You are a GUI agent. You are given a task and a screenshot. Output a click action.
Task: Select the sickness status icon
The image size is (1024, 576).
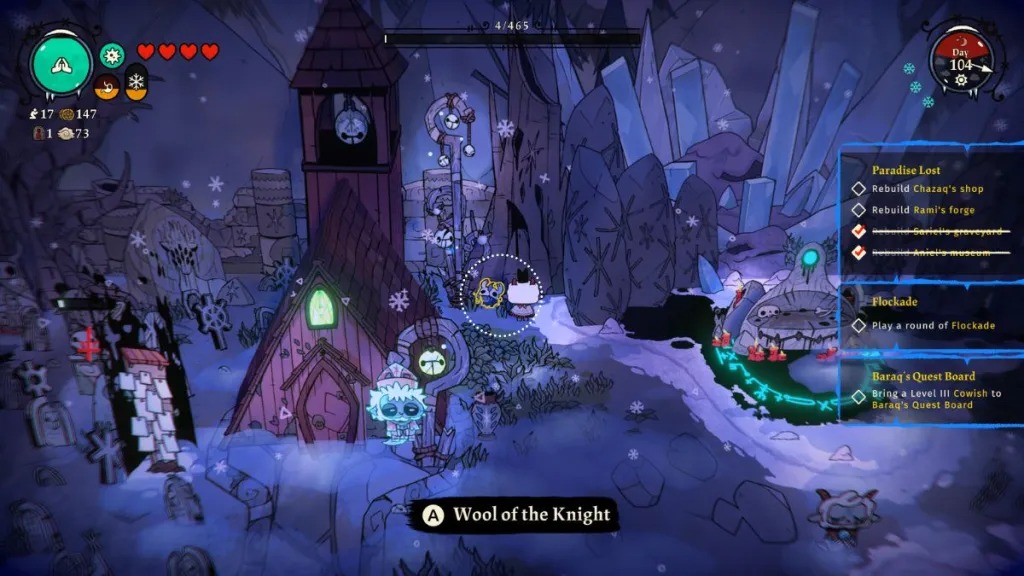112,53
